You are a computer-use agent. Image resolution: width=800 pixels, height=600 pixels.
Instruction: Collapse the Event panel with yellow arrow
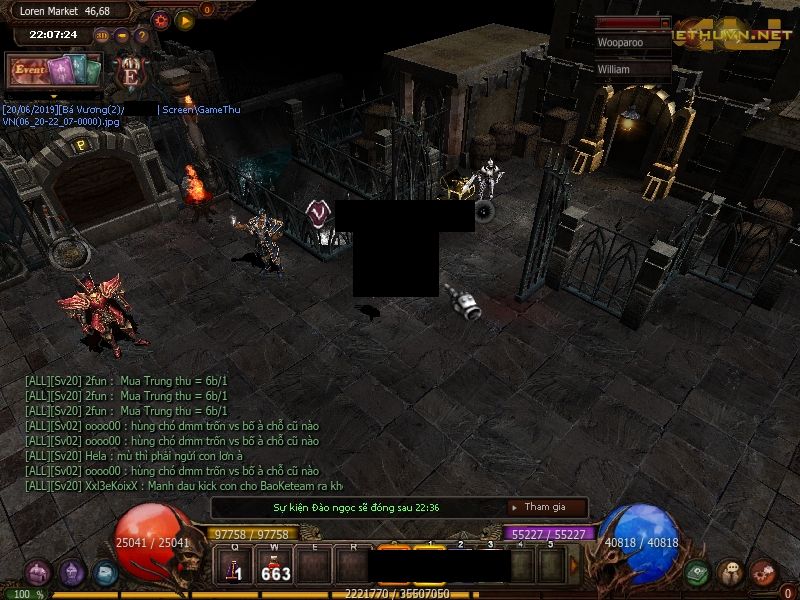click(x=52, y=96)
